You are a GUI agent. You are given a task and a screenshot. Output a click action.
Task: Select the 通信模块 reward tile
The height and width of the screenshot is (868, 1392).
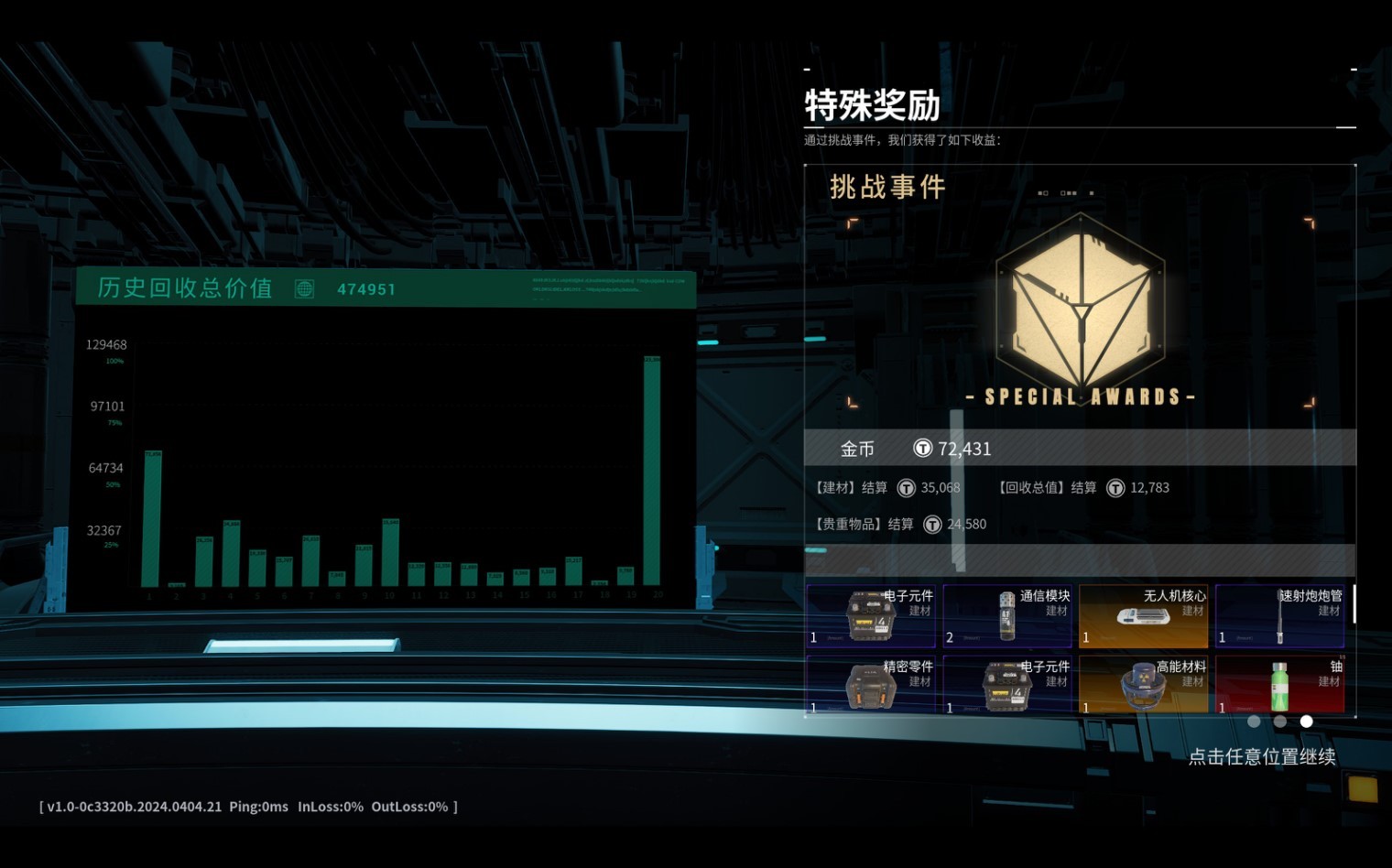1006,616
